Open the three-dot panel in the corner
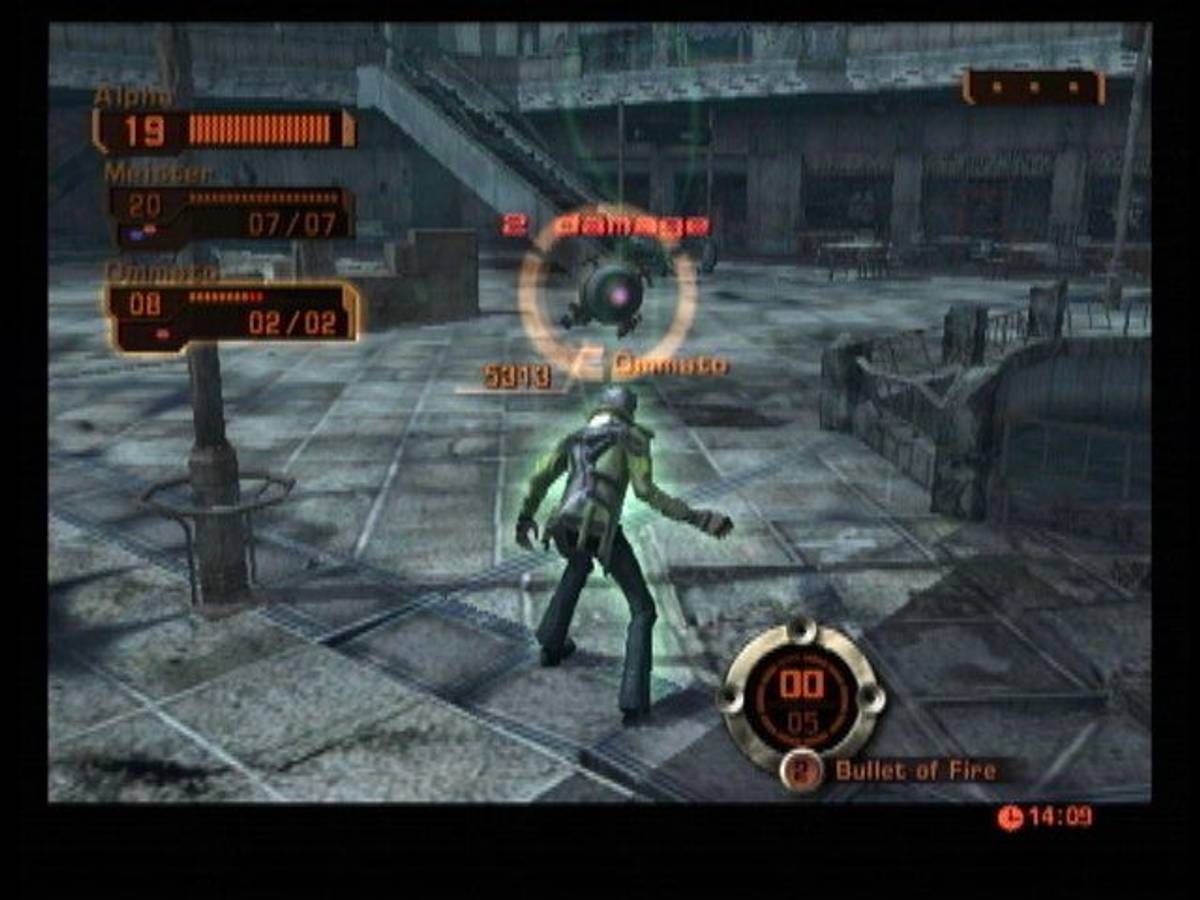Viewport: 1200px width, 900px height. click(x=1033, y=87)
